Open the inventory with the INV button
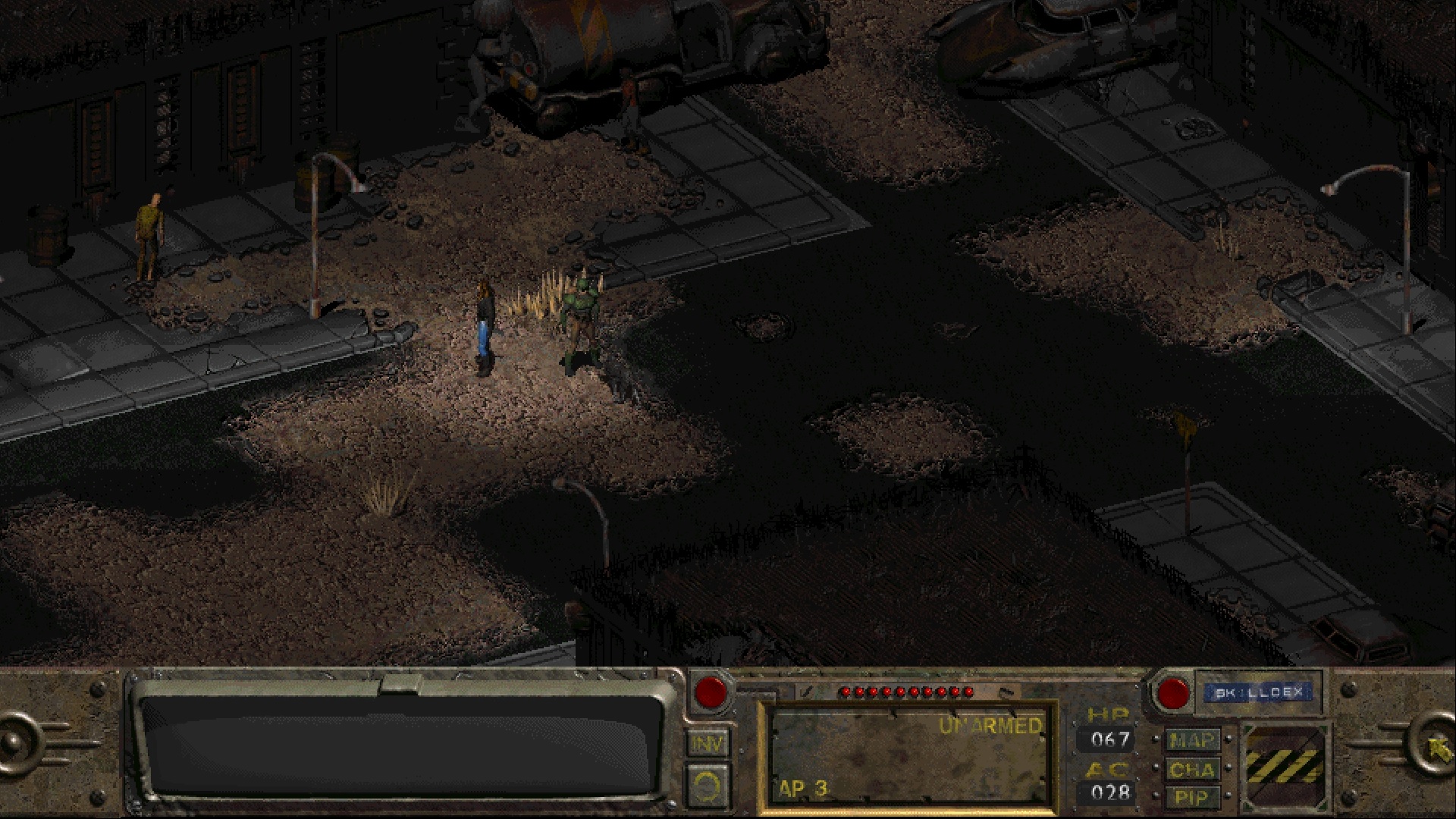 (x=707, y=743)
